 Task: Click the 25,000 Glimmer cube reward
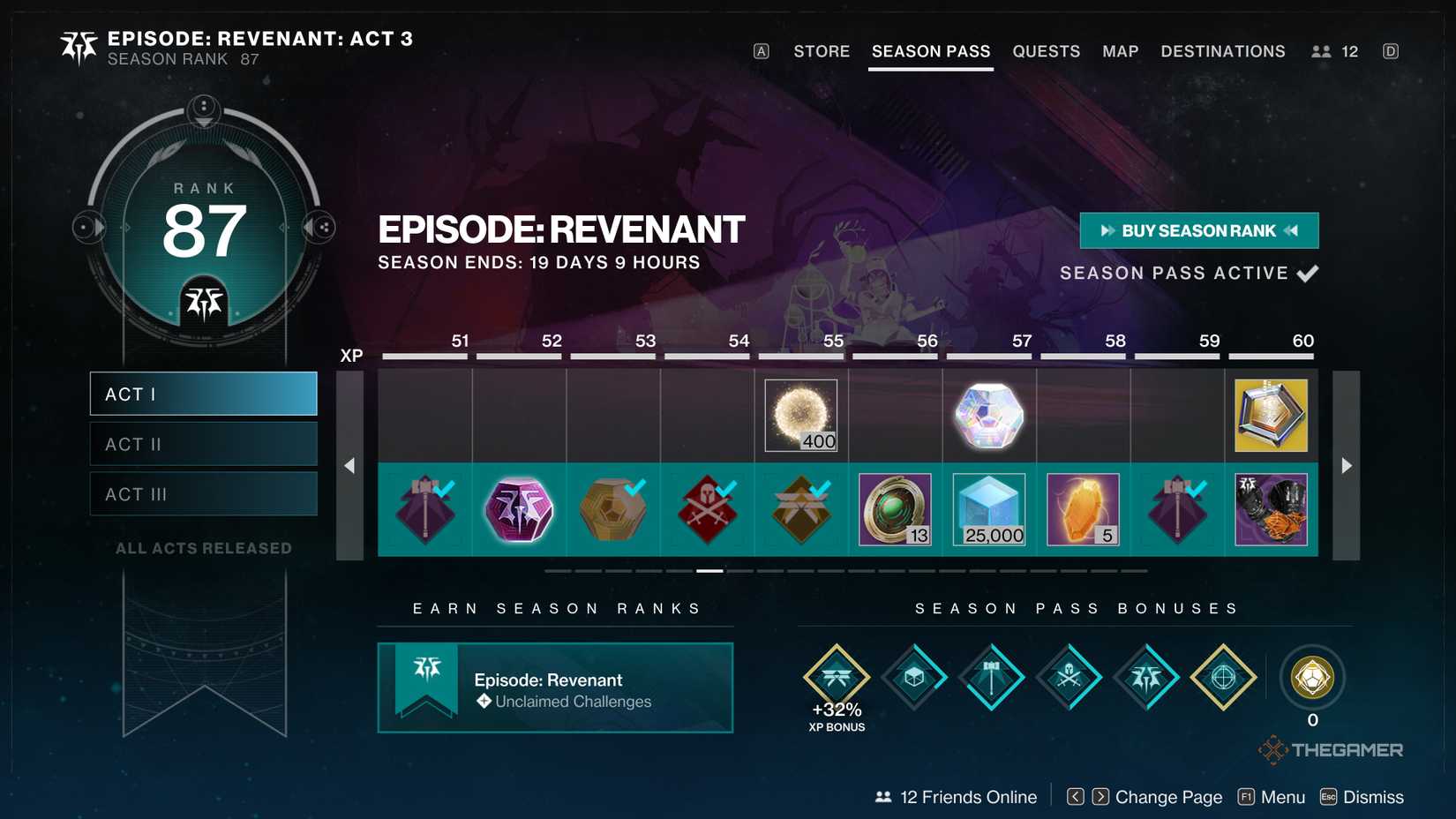988,509
